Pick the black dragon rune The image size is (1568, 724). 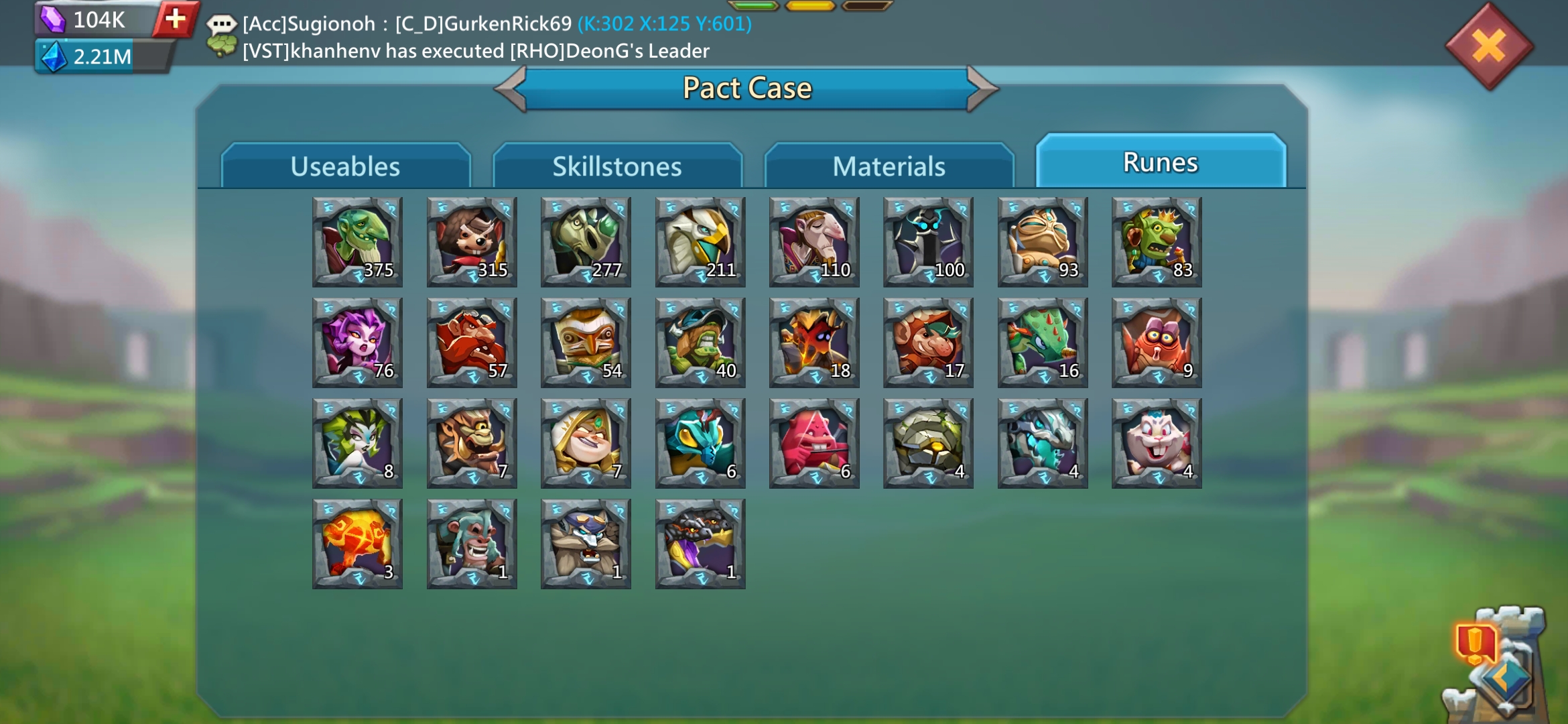click(700, 544)
